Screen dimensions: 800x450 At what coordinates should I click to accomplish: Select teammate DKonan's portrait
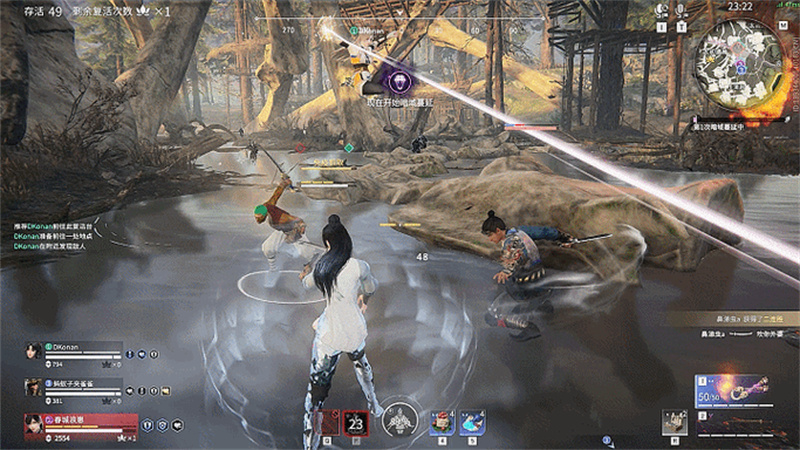click(33, 351)
